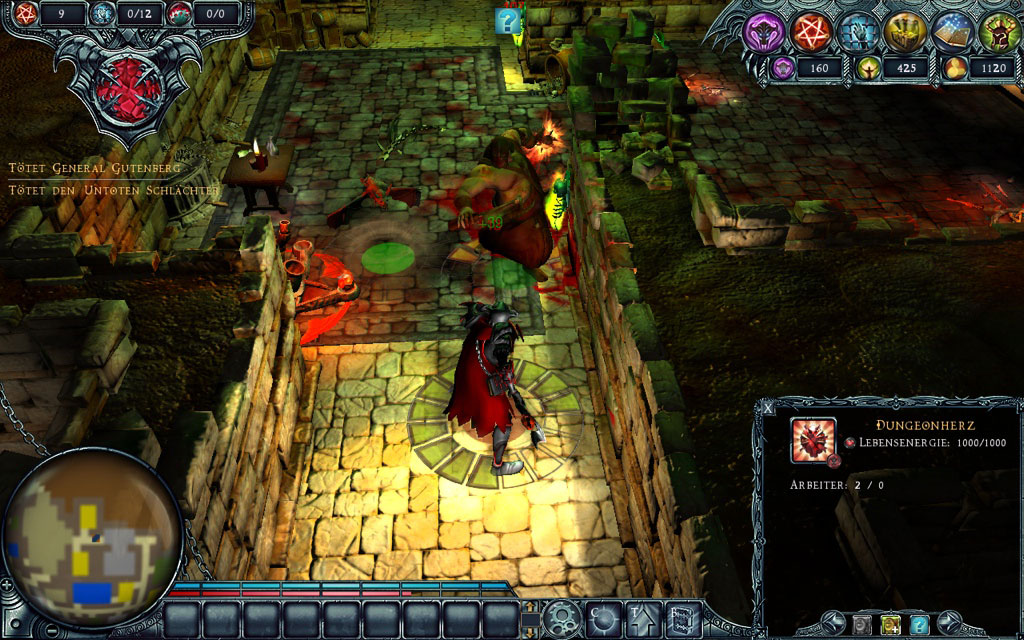The image size is (1024, 640).
Task: Select the 'Tötet General Gutenberg' objective
Action: 95,168
